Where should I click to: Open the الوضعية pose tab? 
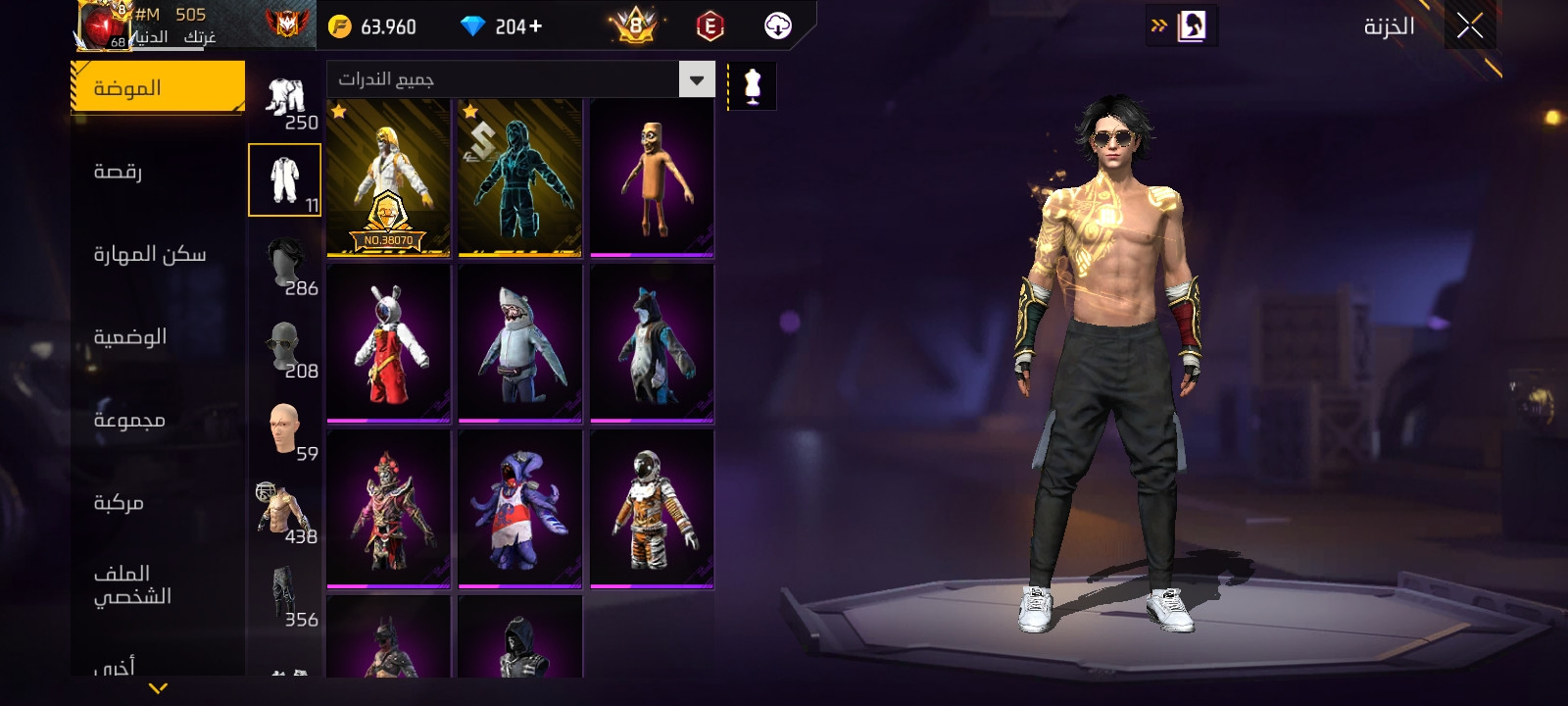click(129, 336)
